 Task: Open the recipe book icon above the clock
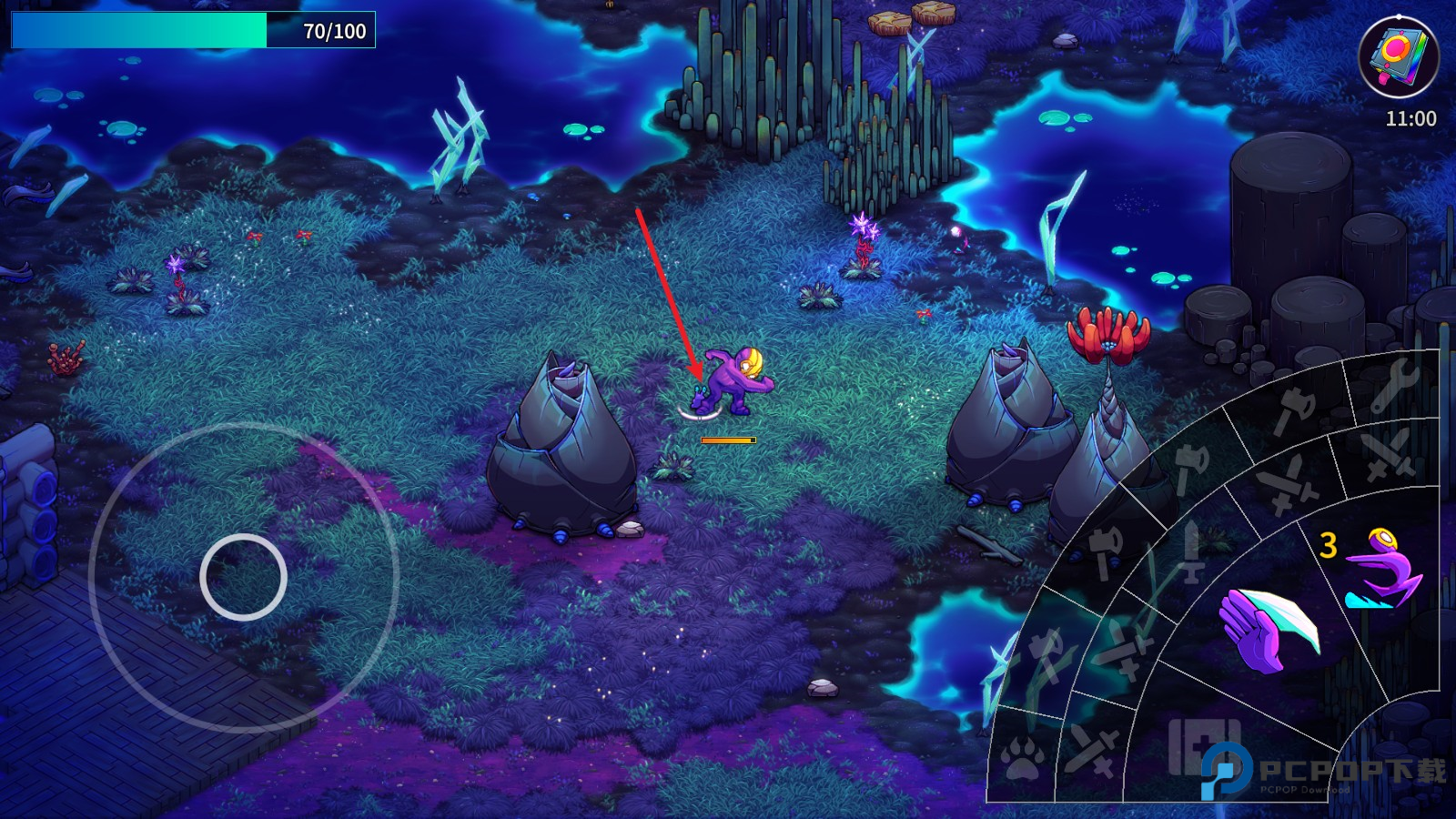point(1398,55)
